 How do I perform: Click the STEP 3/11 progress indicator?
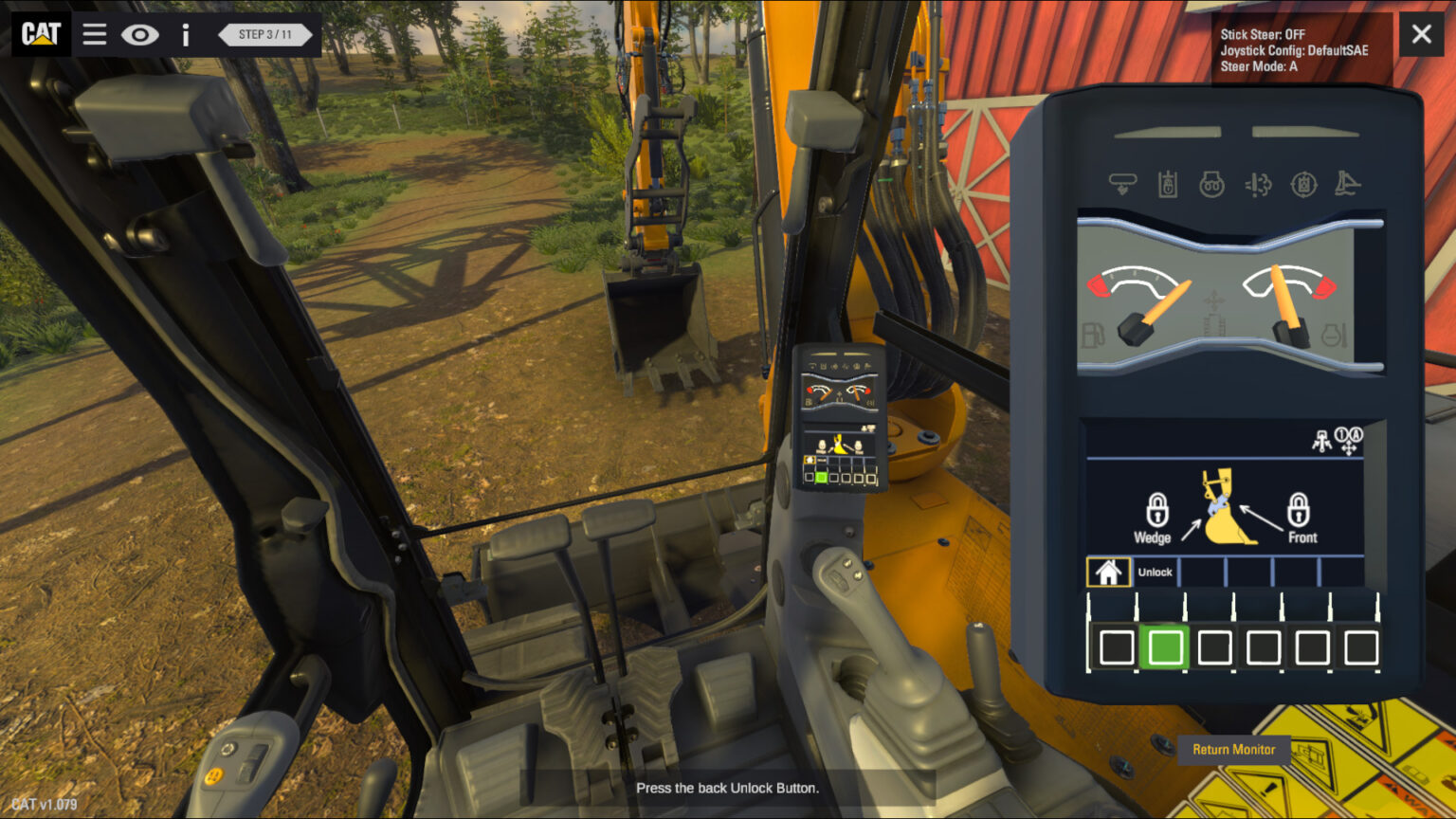(264, 34)
